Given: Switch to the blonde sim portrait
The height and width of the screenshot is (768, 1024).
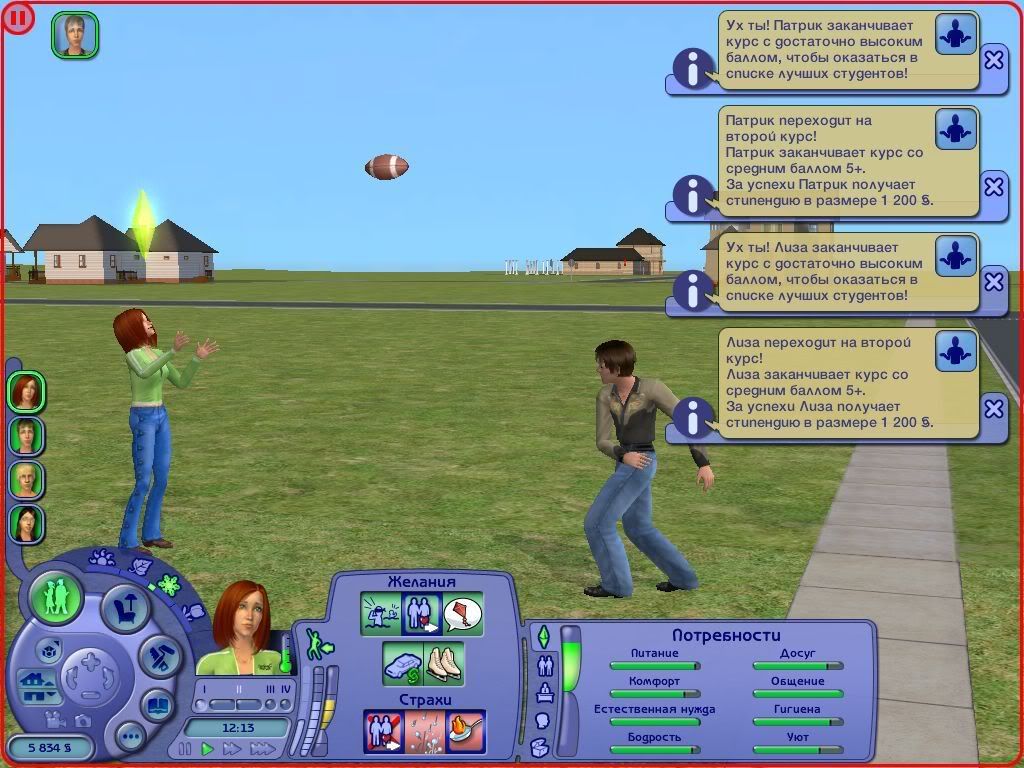Looking at the screenshot, I should point(26,479).
